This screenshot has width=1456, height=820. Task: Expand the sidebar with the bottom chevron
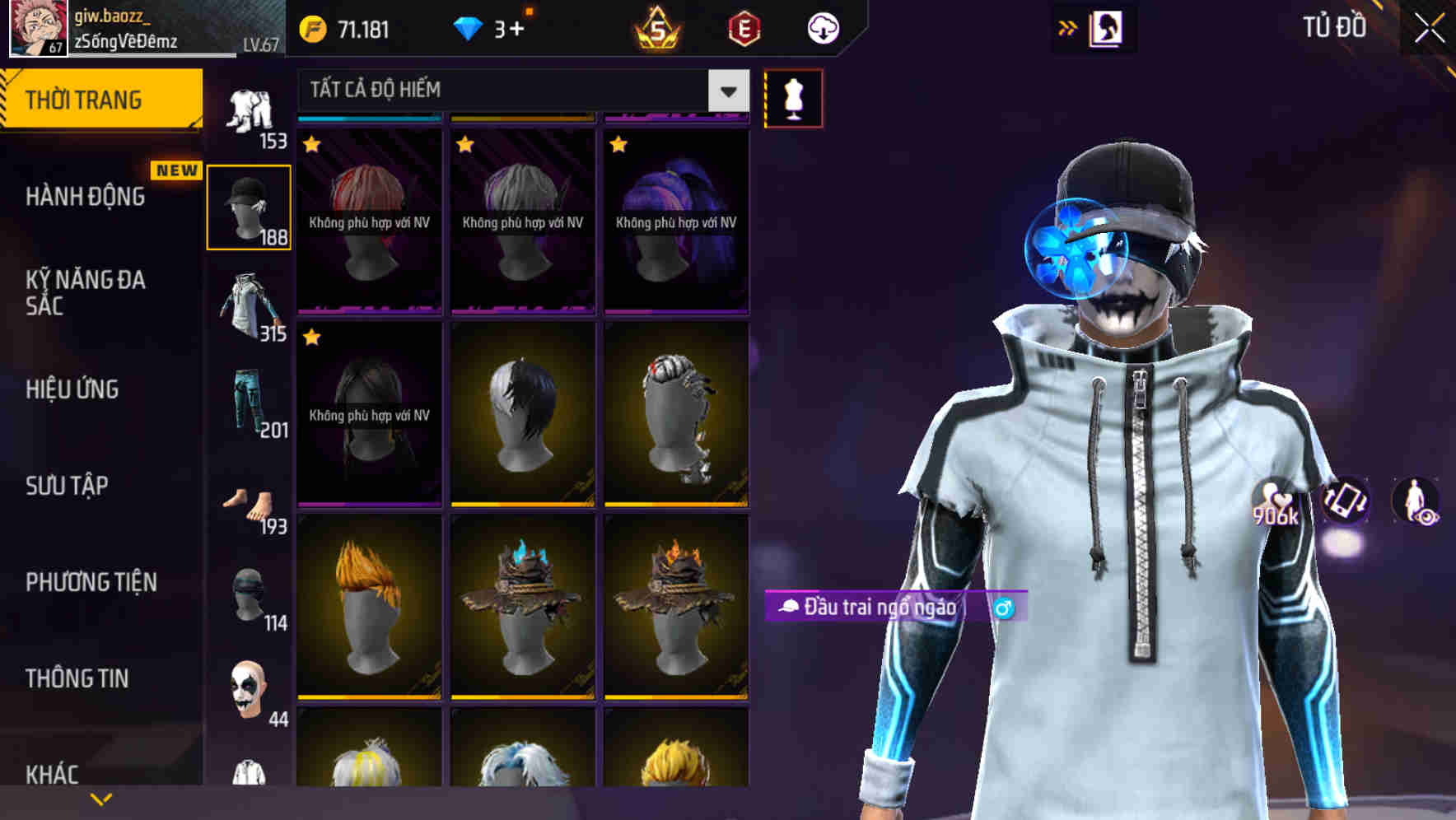(101, 797)
